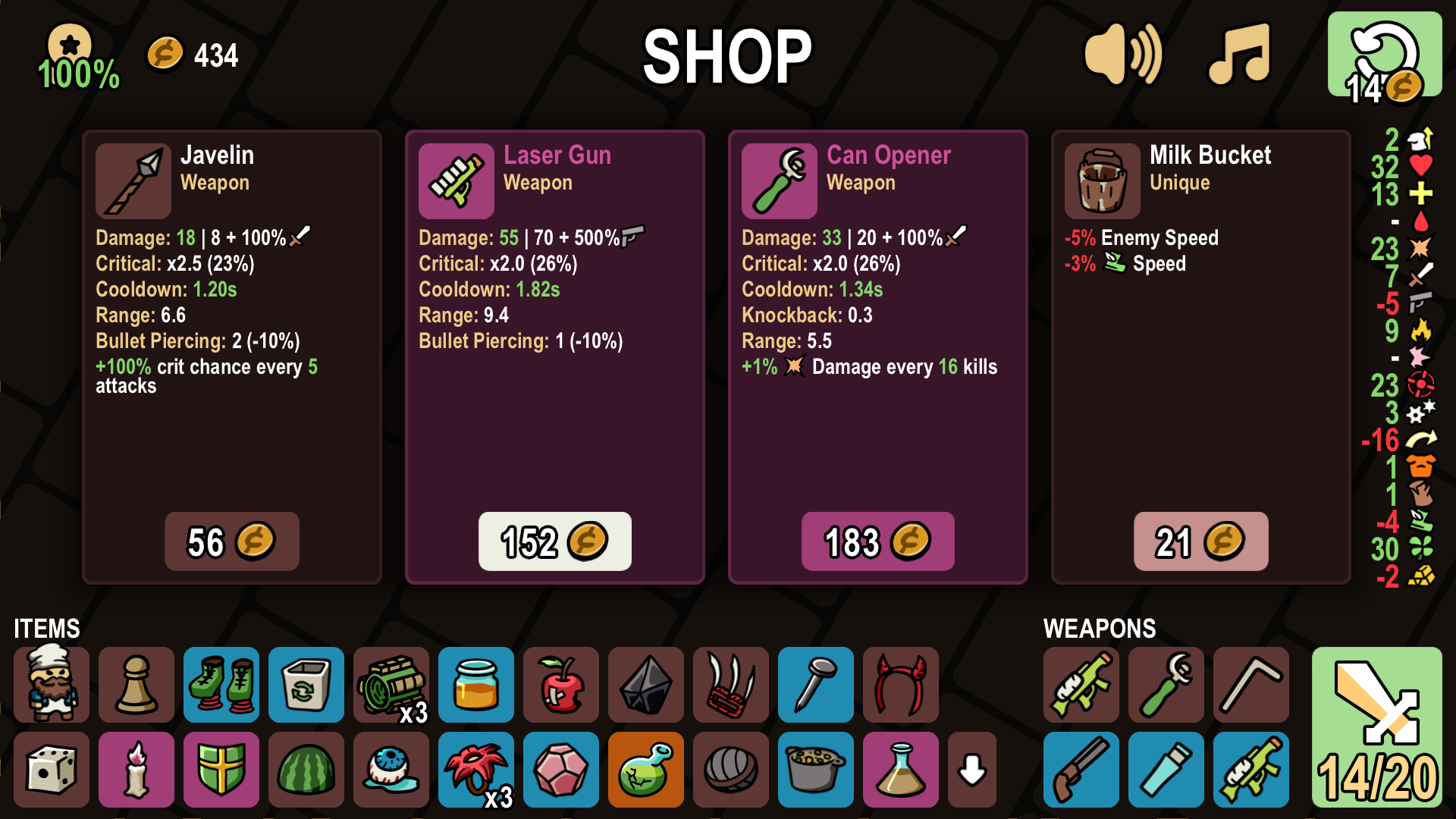Toggle the music note button

[1239, 55]
